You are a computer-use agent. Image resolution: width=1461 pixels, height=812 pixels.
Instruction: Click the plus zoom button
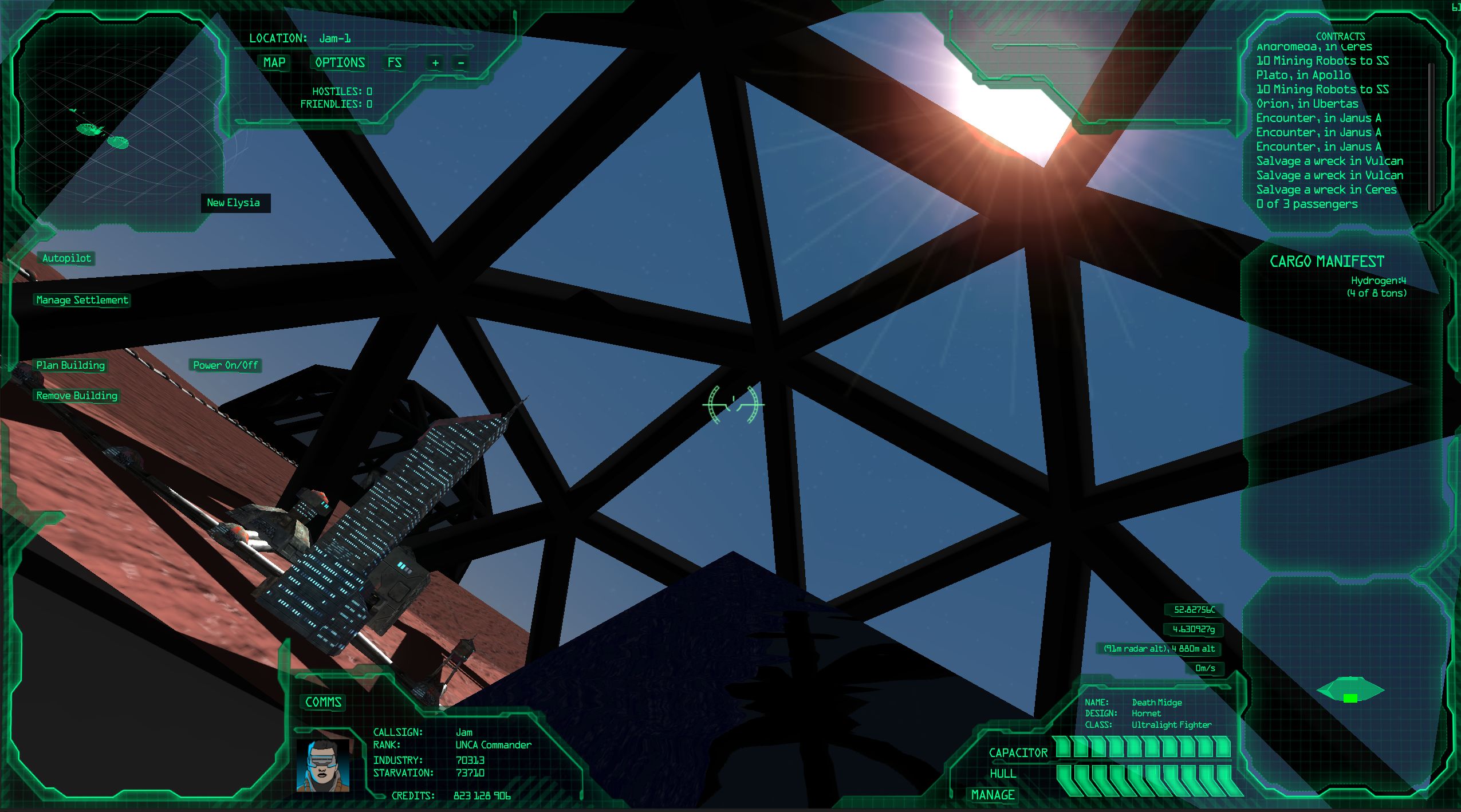pyautogui.click(x=435, y=63)
